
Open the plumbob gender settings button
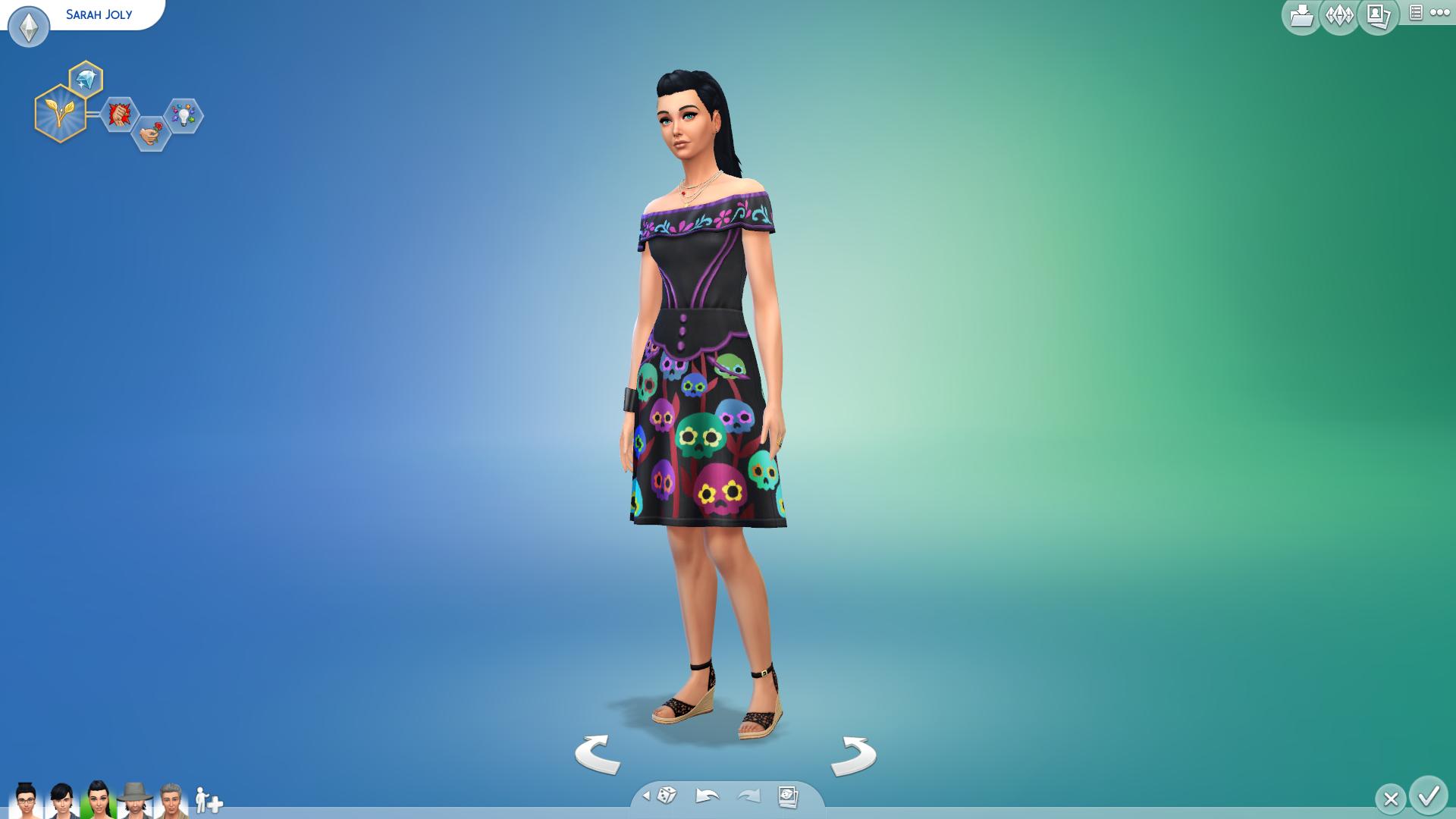click(29, 28)
